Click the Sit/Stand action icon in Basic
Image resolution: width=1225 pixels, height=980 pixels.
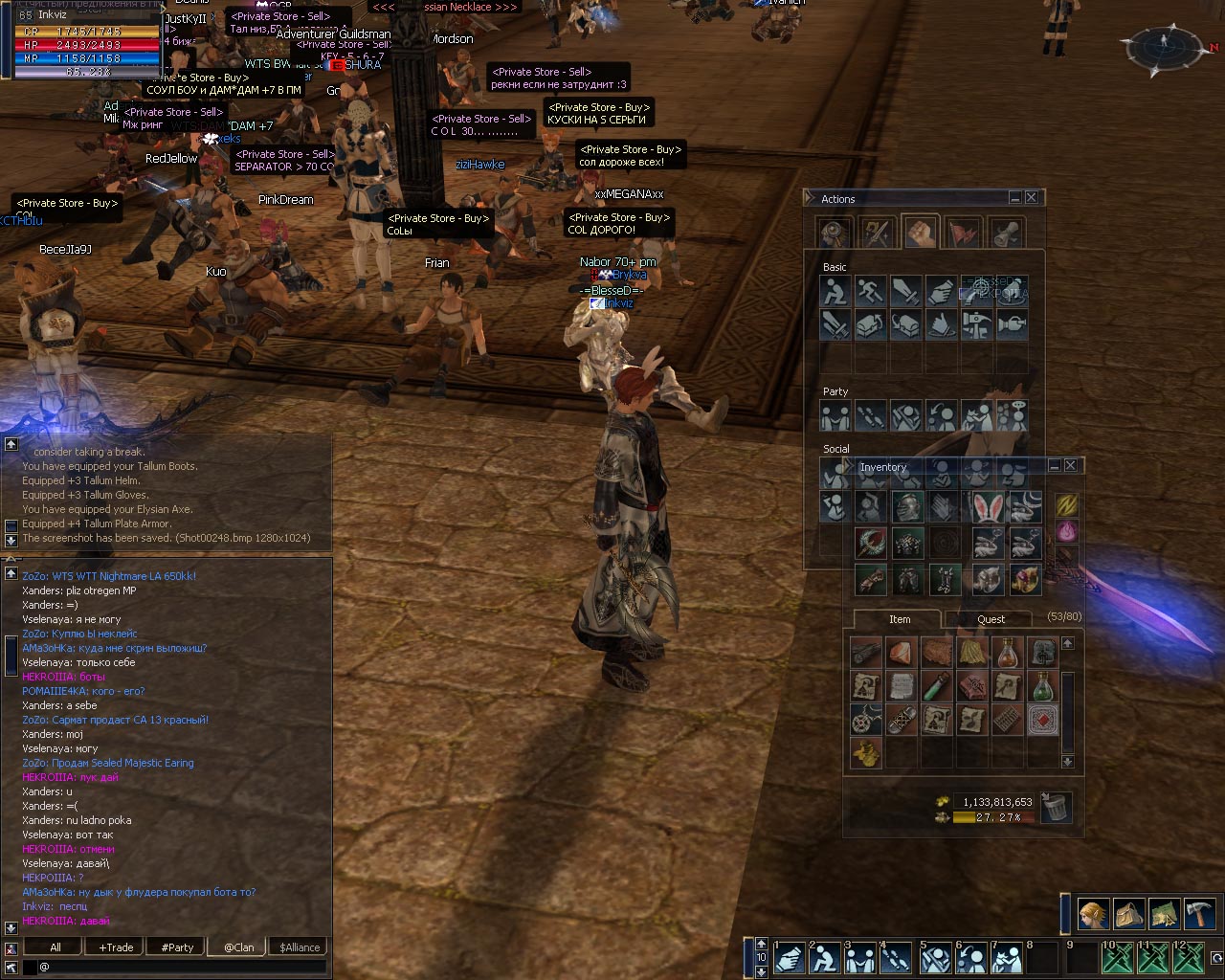(x=835, y=290)
